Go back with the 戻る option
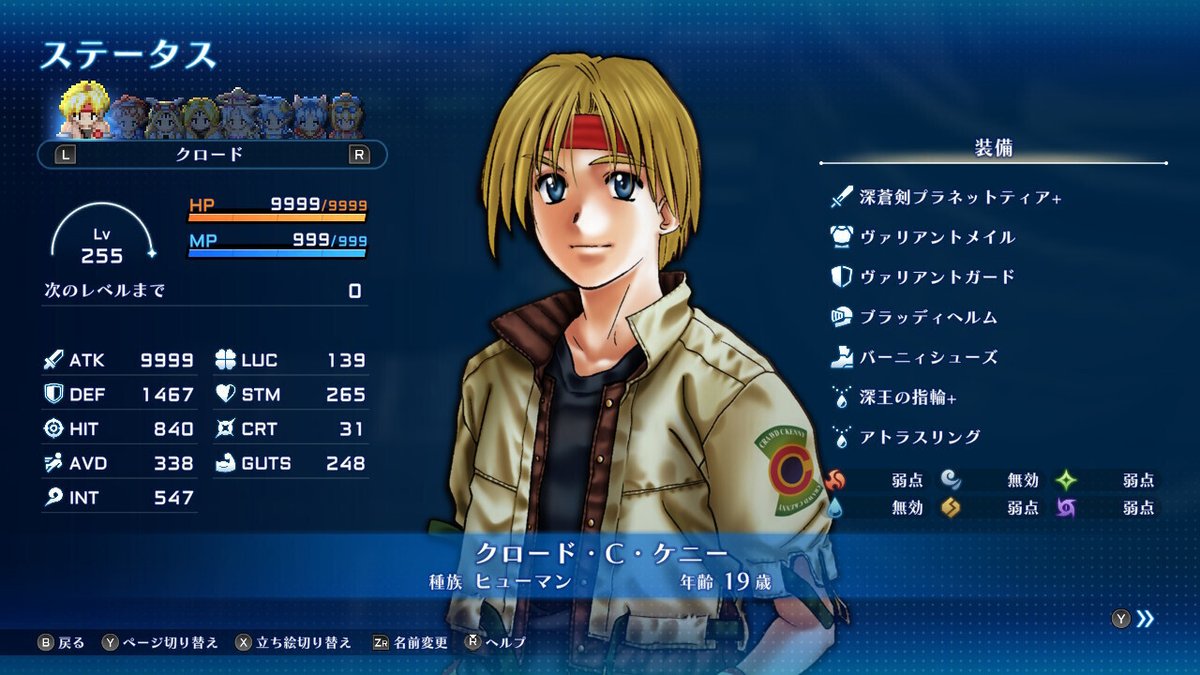Viewport: 1200px width, 675px height. point(62,642)
